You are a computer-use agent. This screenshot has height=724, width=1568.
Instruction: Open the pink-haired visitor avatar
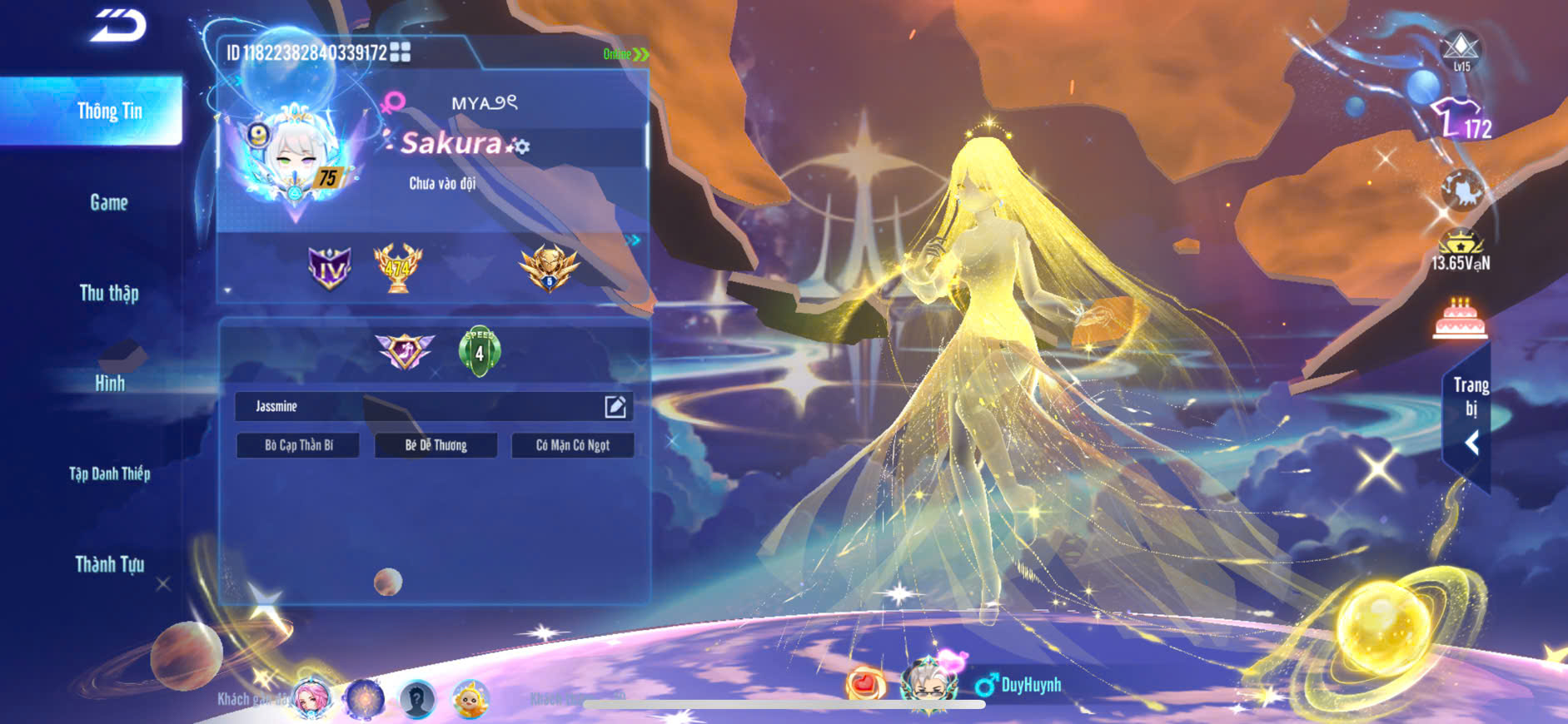(311, 699)
